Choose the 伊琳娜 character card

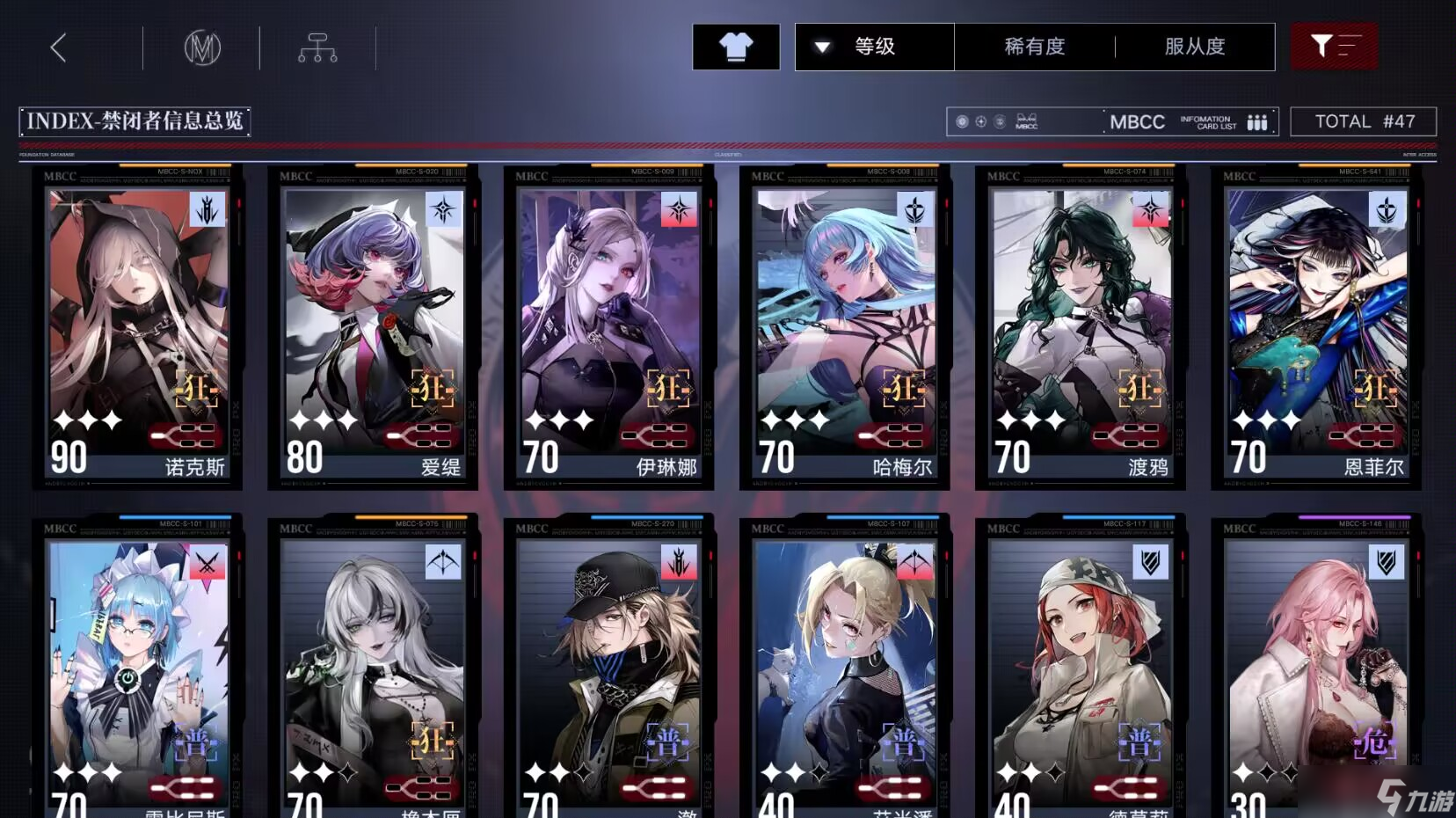point(609,325)
